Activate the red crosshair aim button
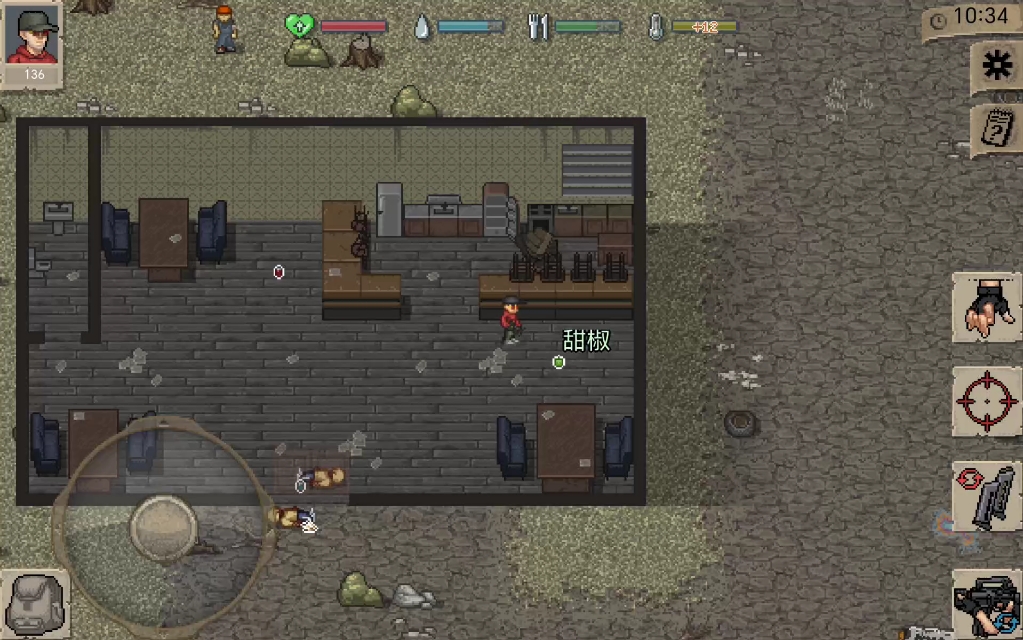 (x=986, y=402)
